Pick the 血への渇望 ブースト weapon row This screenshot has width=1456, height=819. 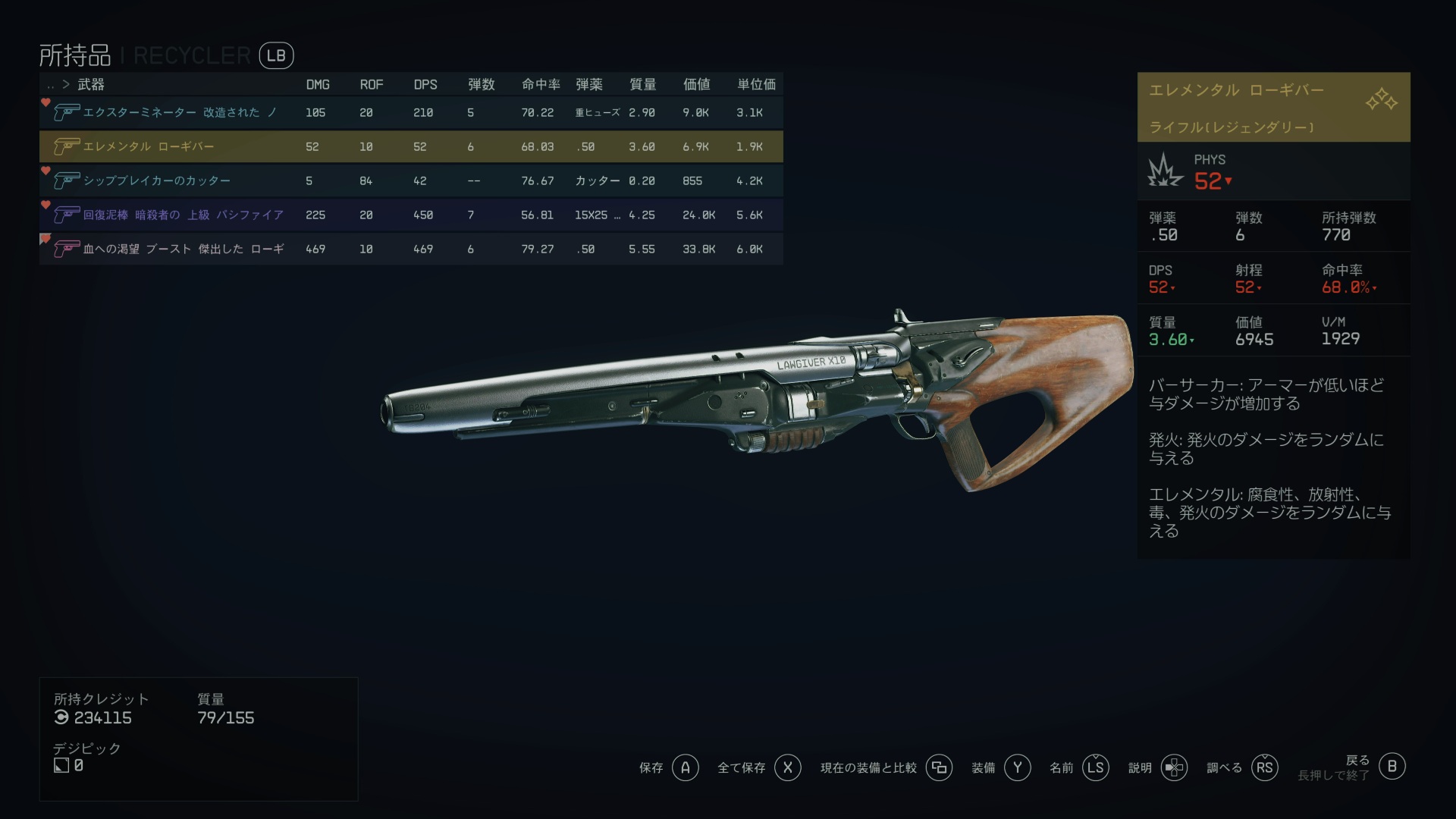point(409,249)
